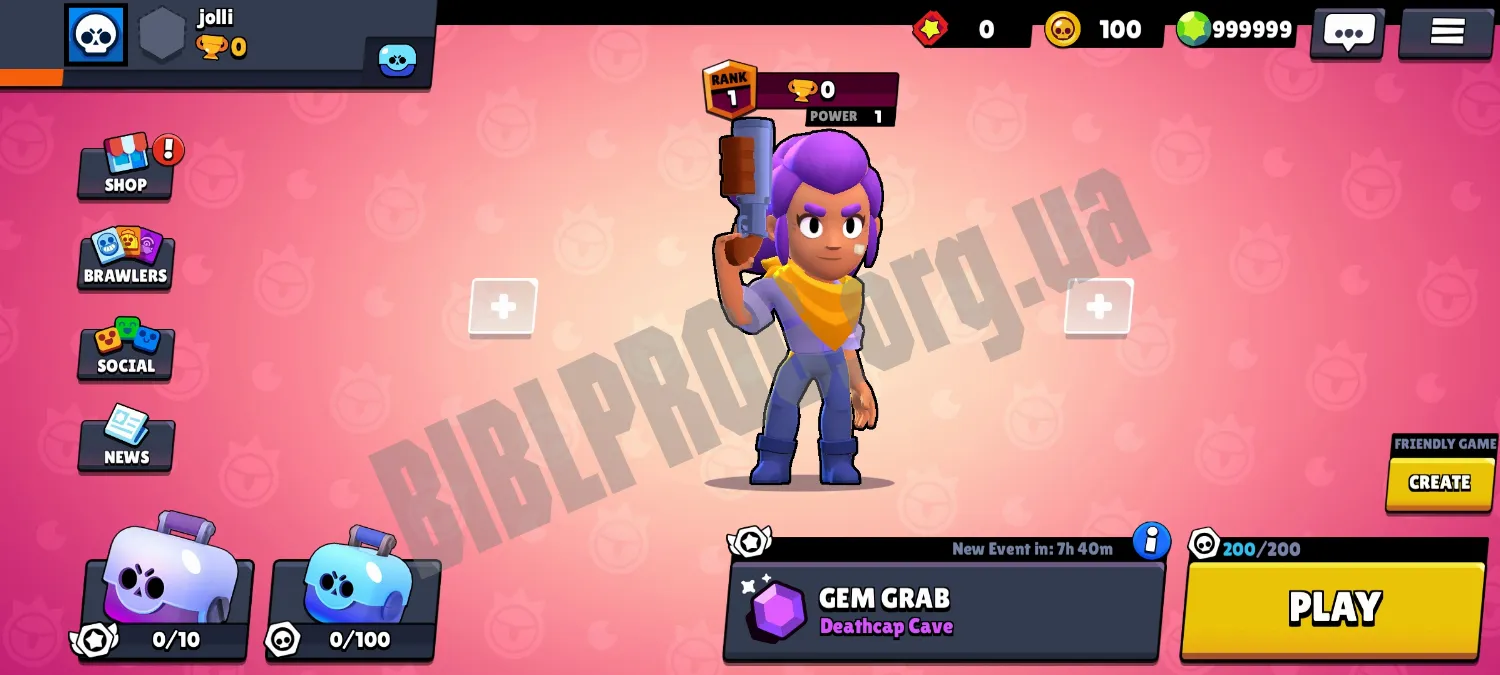The width and height of the screenshot is (1500, 675).
Task: Tap the gold coins counter
Action: point(1099,30)
